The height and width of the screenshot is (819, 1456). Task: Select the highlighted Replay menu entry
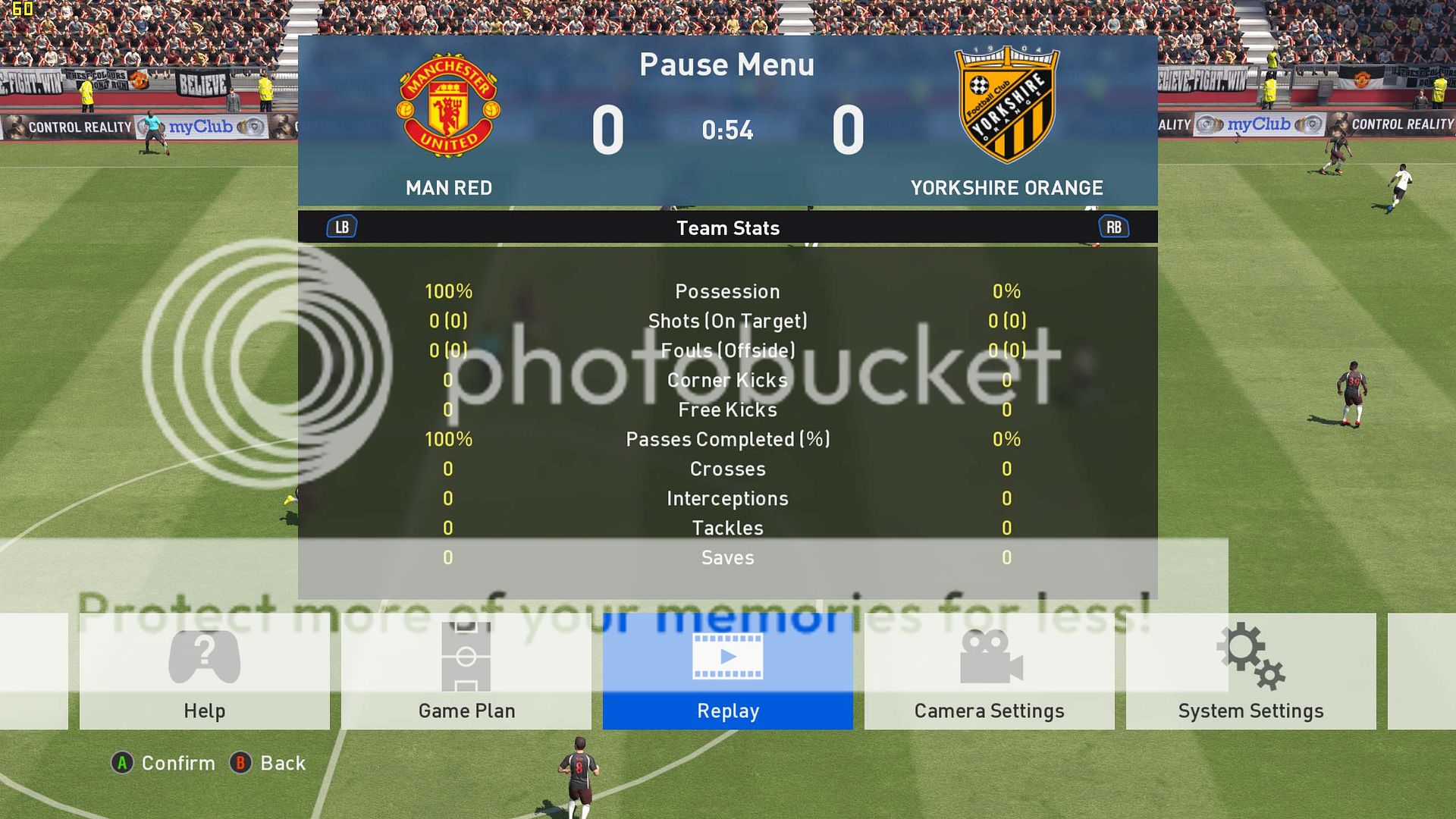click(726, 711)
